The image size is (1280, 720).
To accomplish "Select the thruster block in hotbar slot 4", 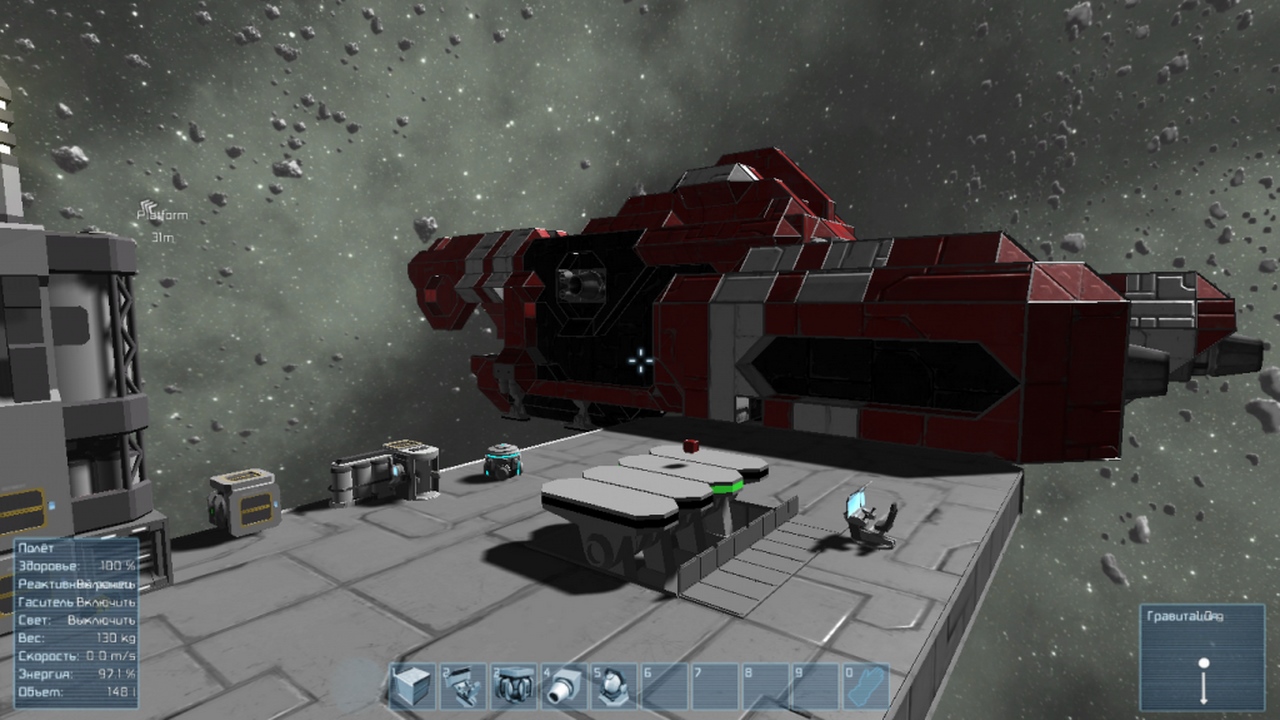I will [565, 687].
